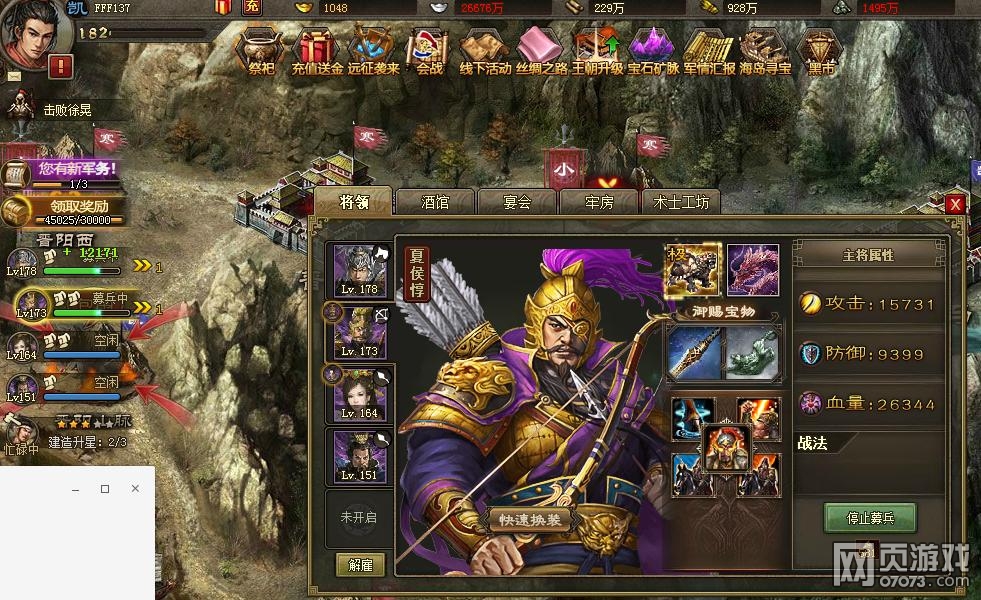Open the 充值送金 gift box icon
Viewport: 981px width, 600px height.
[317, 50]
